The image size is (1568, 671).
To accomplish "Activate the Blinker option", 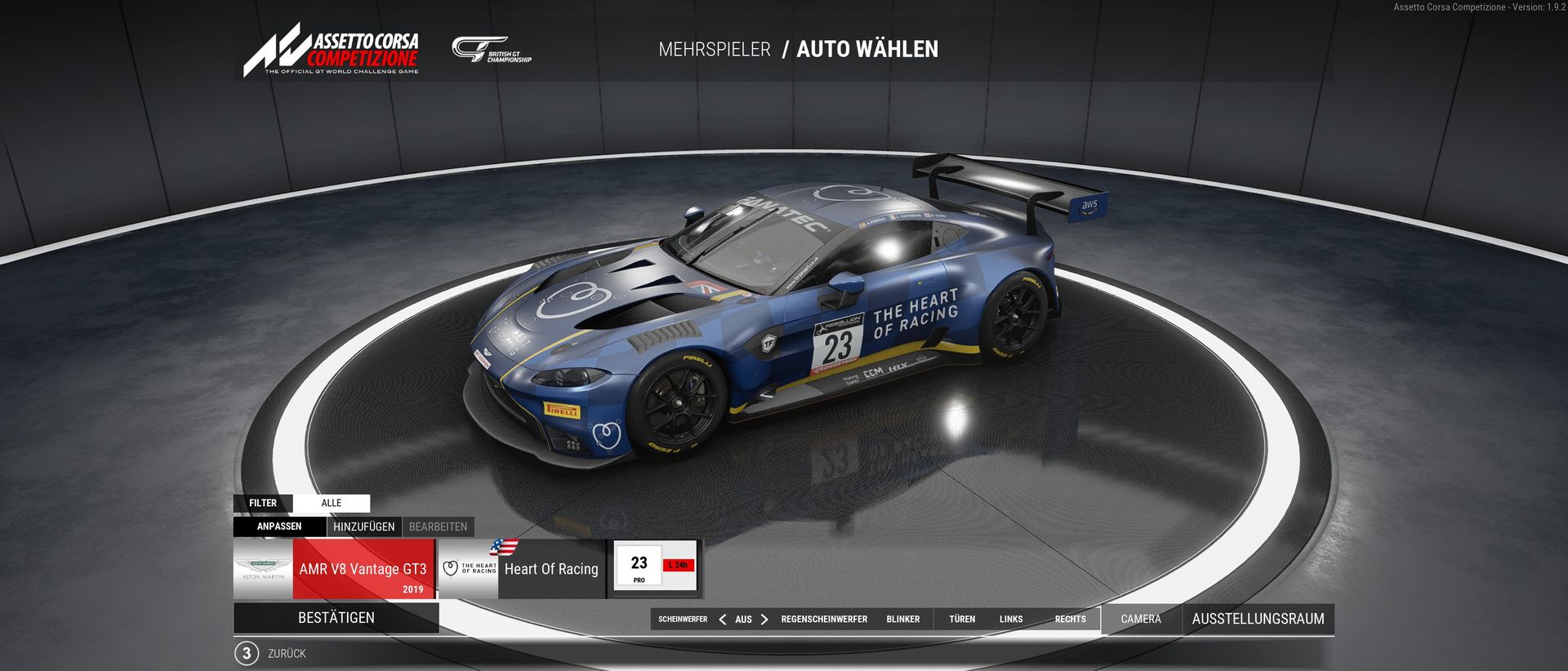I will [902, 620].
